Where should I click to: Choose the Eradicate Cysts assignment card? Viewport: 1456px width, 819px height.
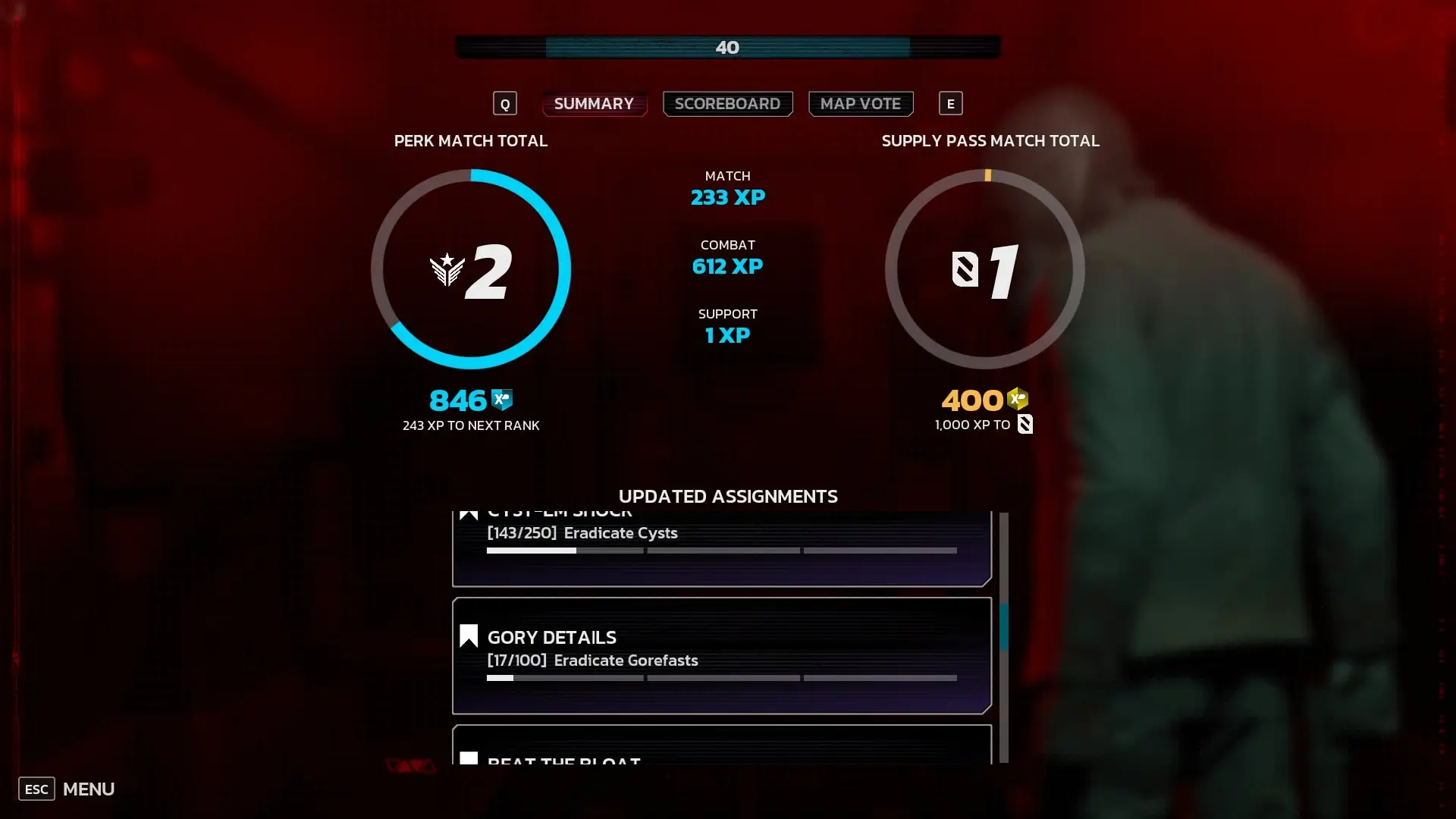coord(721,548)
